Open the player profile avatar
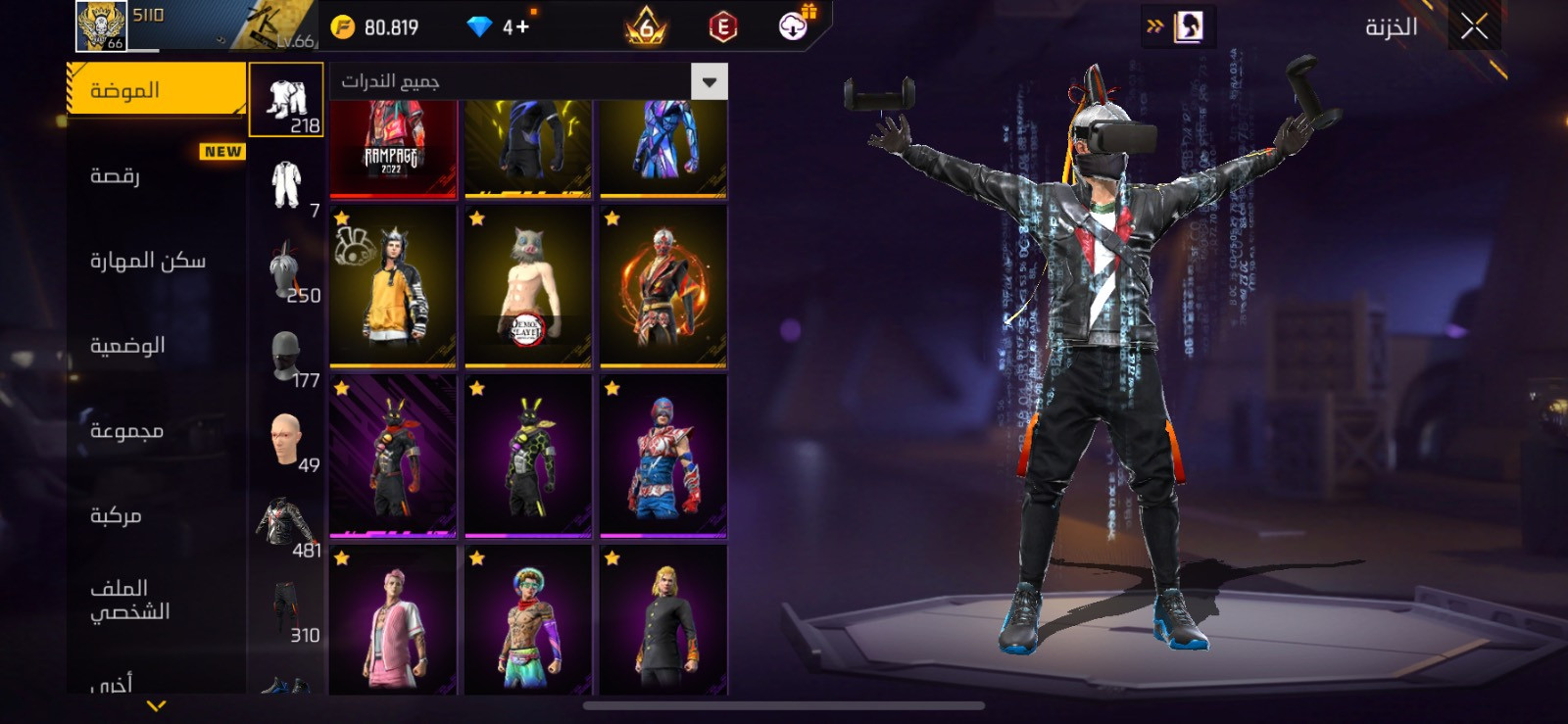The image size is (1568, 724). 101,26
